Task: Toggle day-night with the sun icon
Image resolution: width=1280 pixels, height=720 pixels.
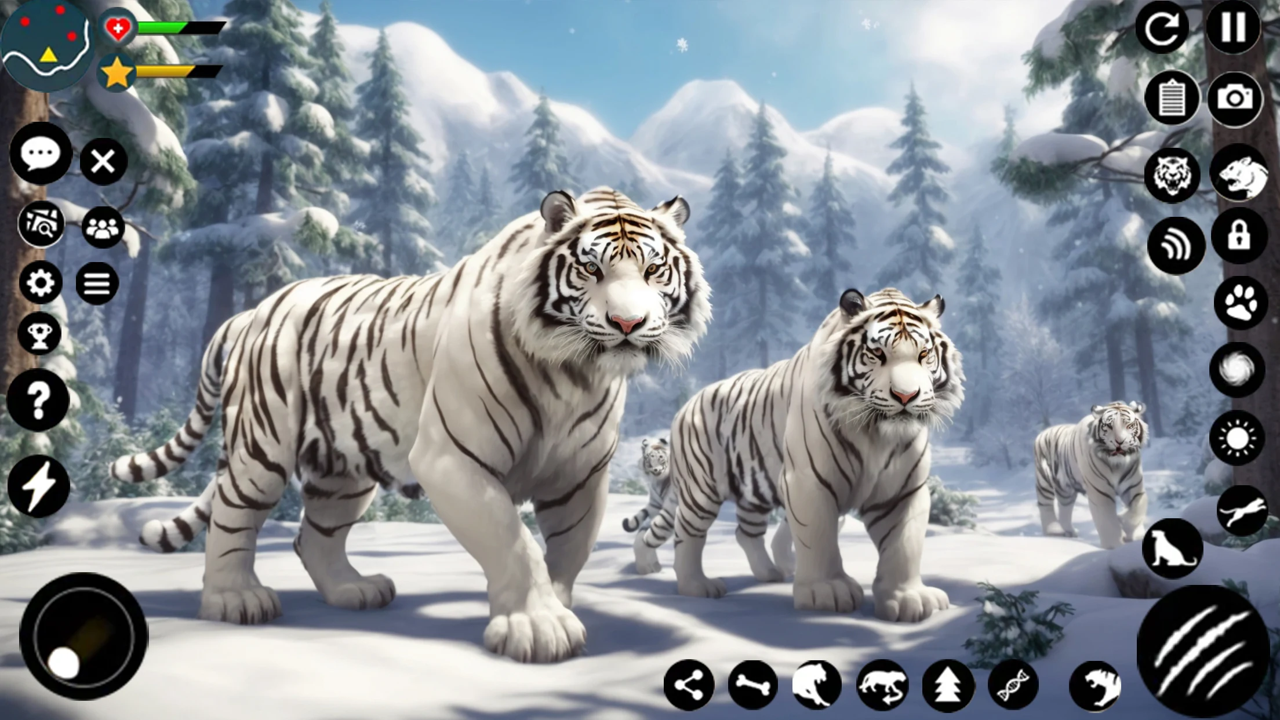Action: point(1237,438)
